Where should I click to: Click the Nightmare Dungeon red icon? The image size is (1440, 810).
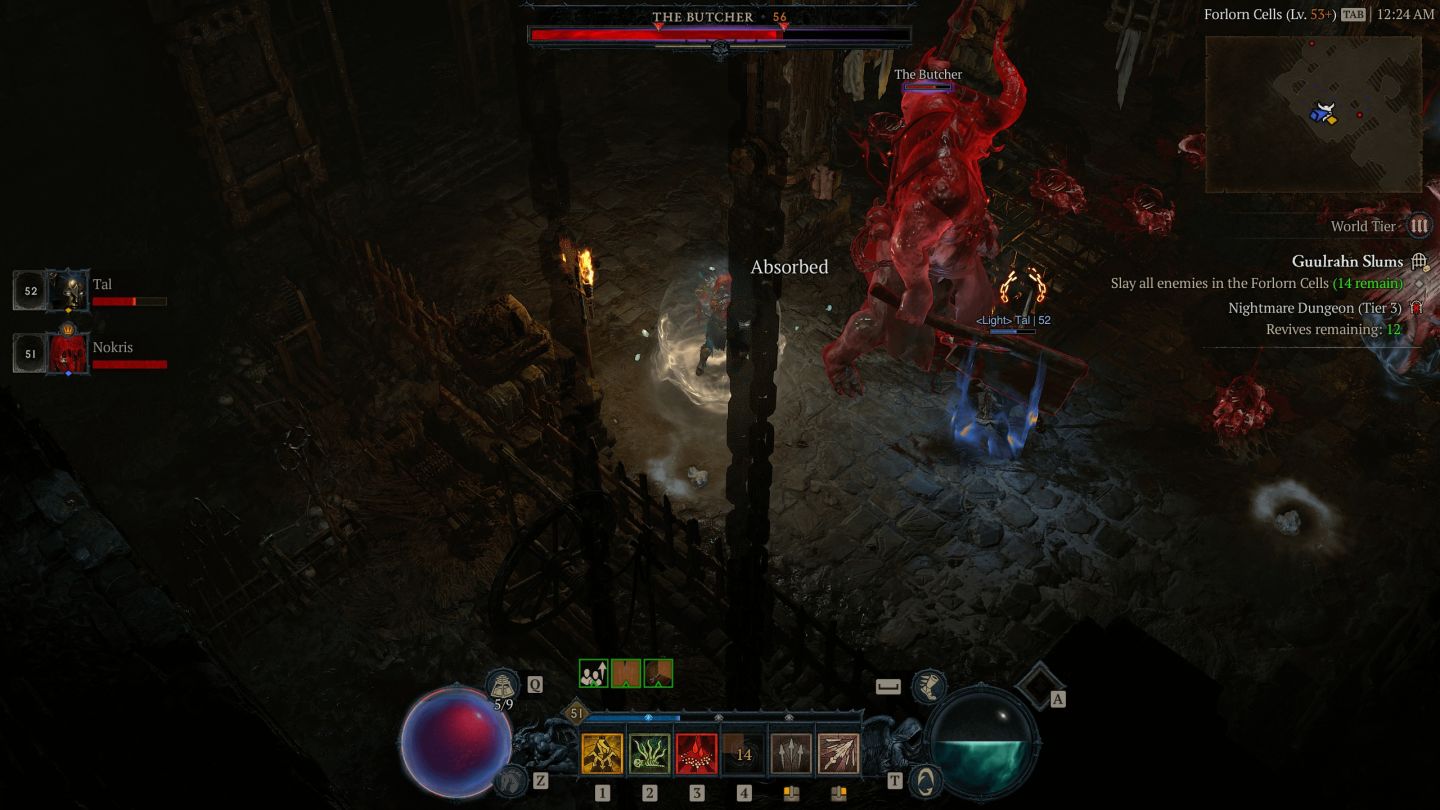(1416, 308)
